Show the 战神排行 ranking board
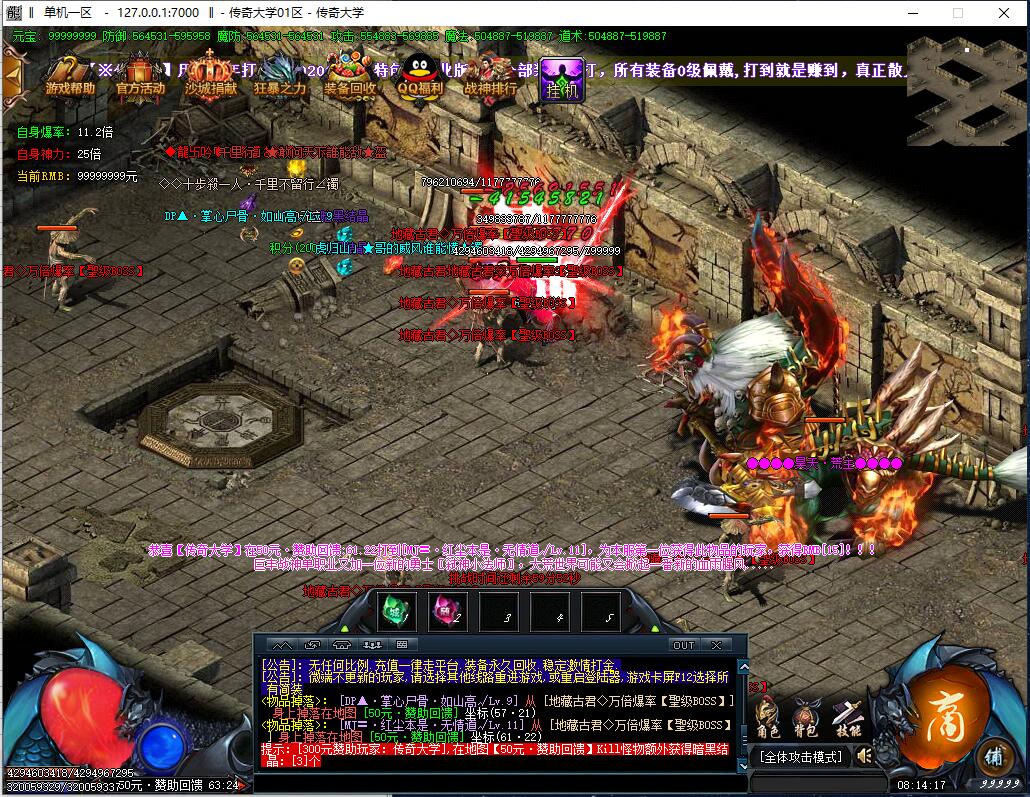Viewport: 1030px width, 797px height. (491, 76)
